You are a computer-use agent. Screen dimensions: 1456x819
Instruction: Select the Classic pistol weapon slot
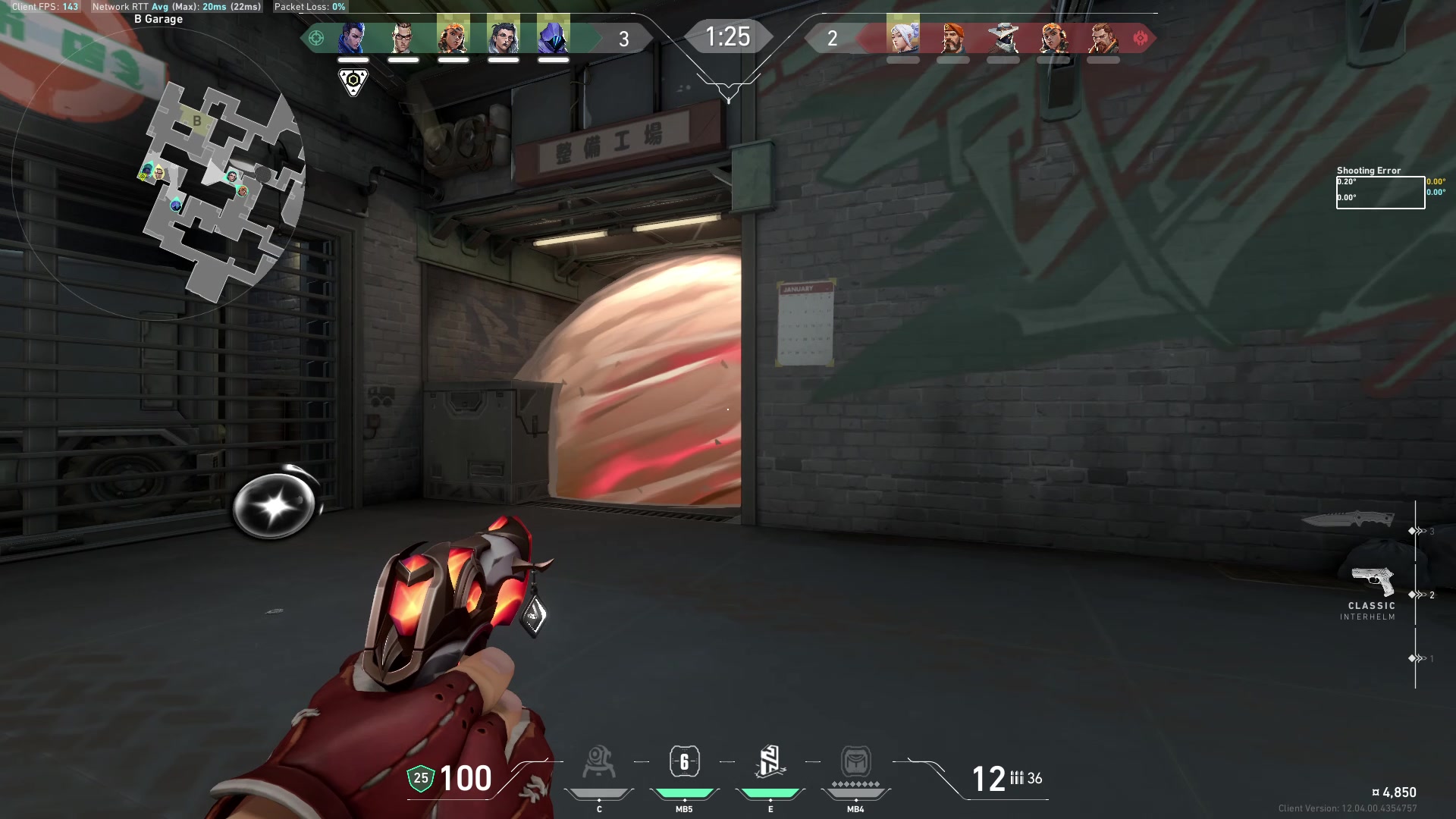[1373, 582]
